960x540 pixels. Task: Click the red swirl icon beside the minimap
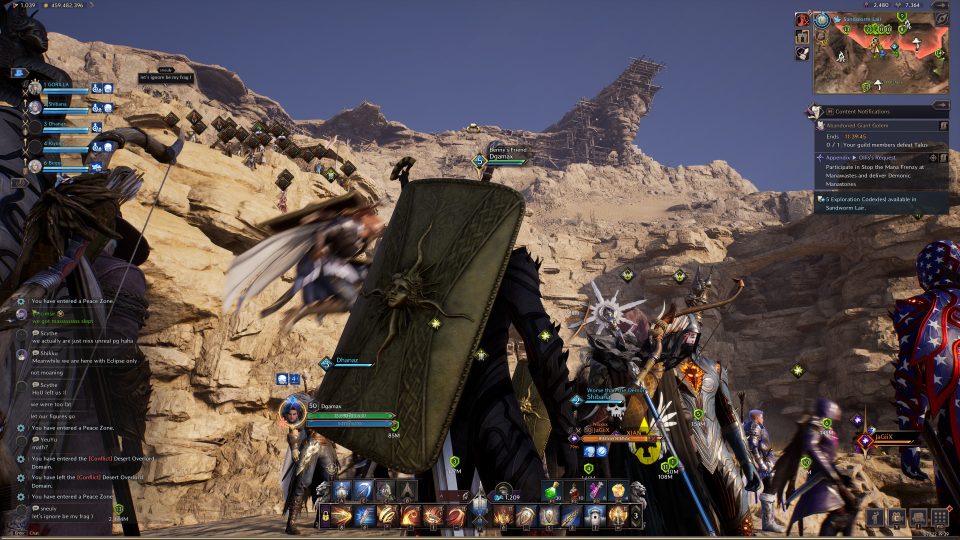coord(802,19)
